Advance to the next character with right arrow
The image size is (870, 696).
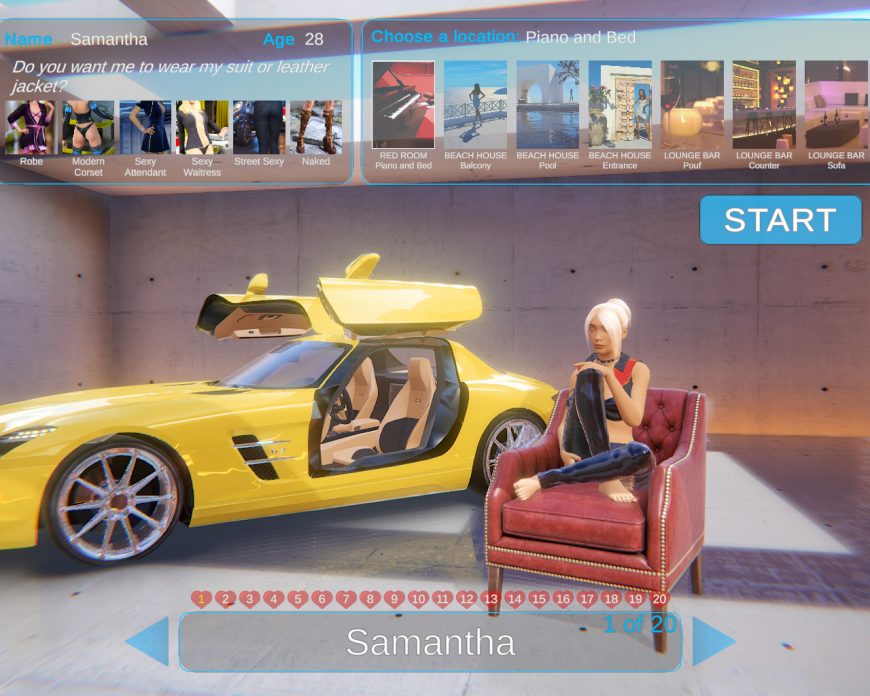pos(713,641)
